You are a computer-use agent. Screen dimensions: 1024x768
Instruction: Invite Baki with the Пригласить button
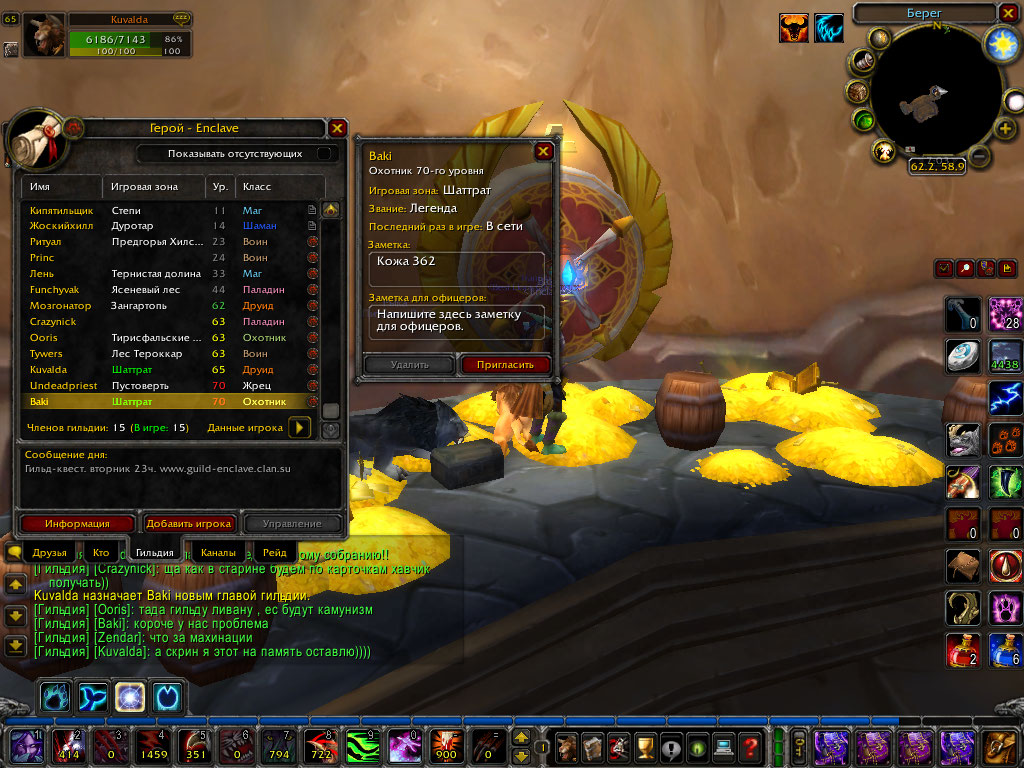(x=505, y=365)
